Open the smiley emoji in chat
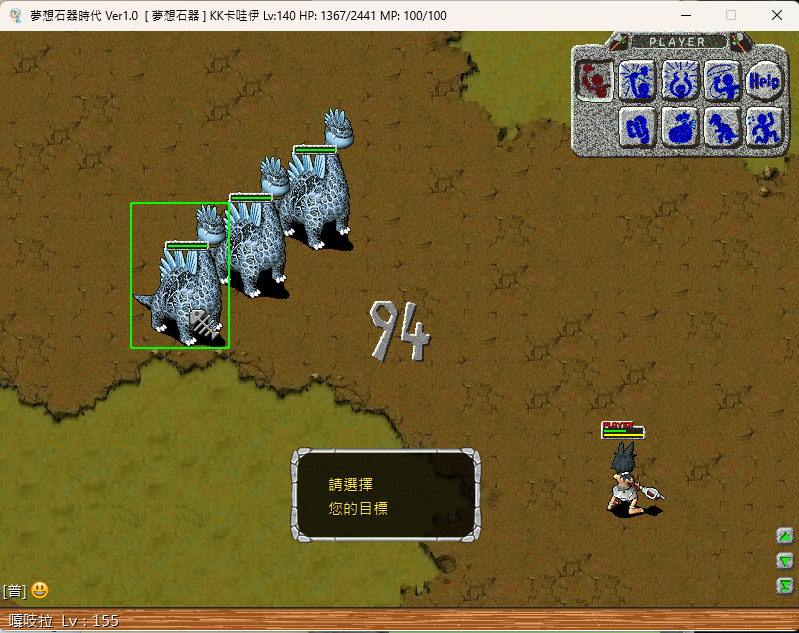 click(40, 591)
